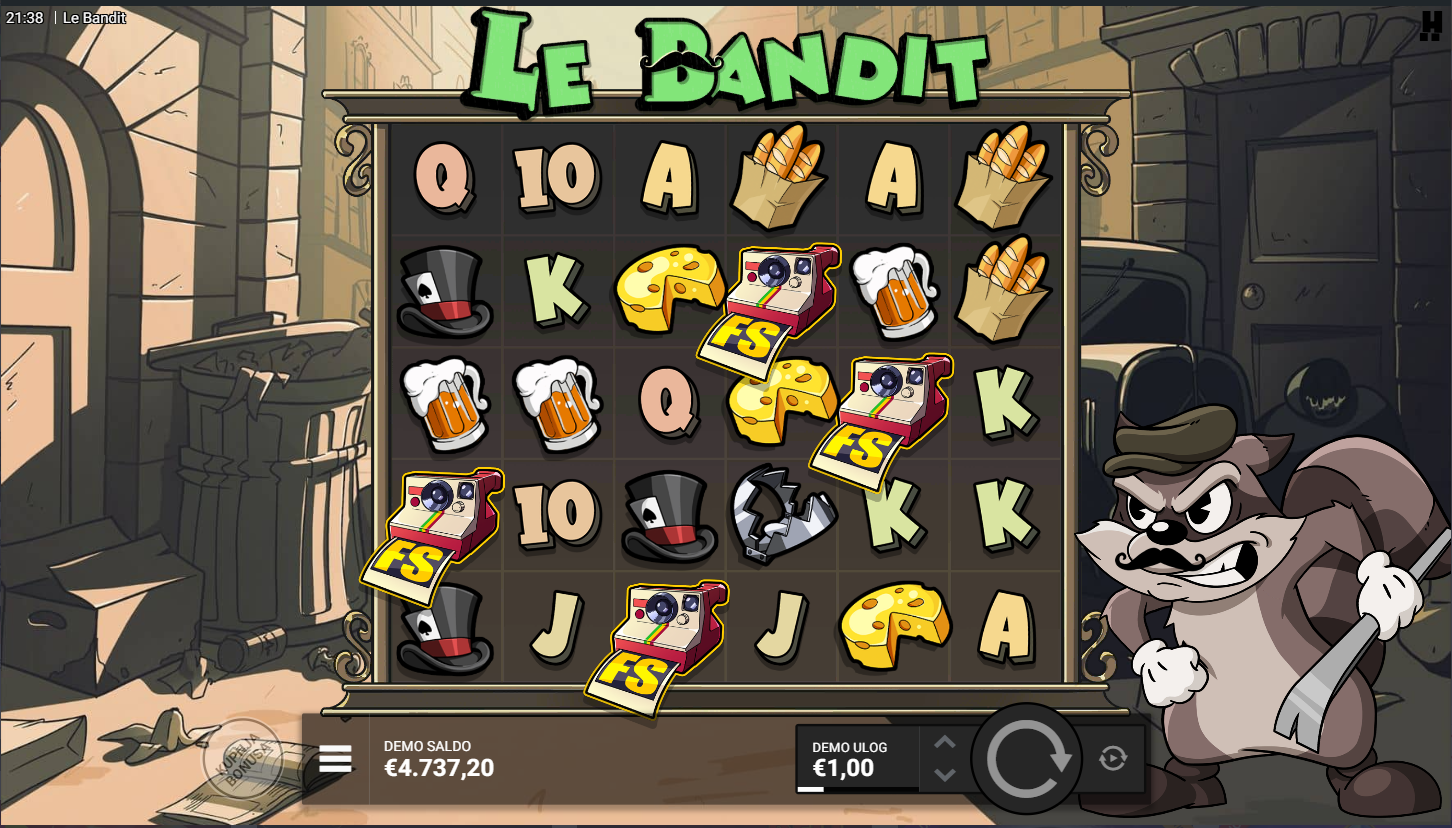Click the Hacksaw H logo icon
1452x828 pixels.
(1431, 26)
